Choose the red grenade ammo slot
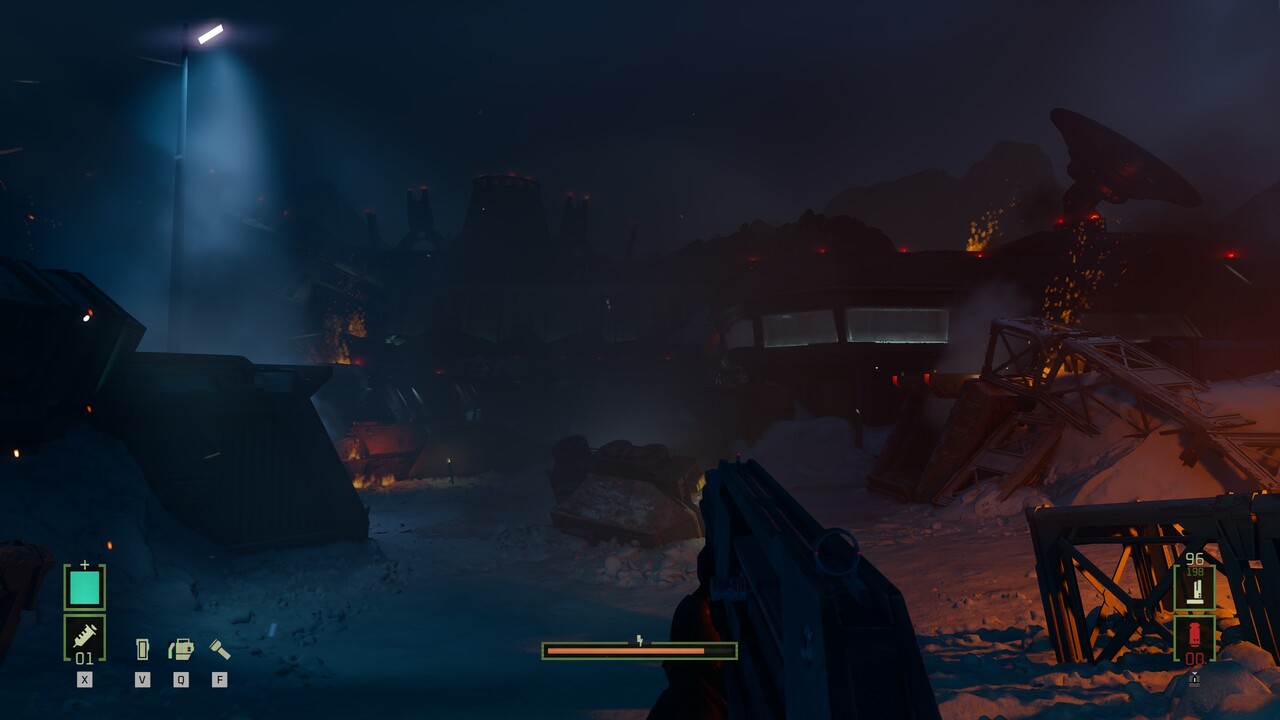1280x720 pixels. (x=1194, y=638)
